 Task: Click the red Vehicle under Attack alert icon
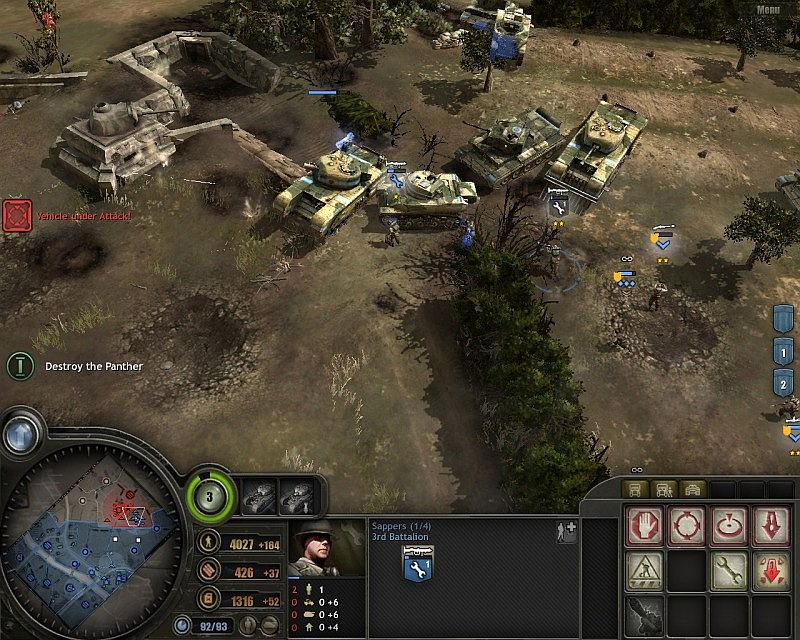click(17, 215)
